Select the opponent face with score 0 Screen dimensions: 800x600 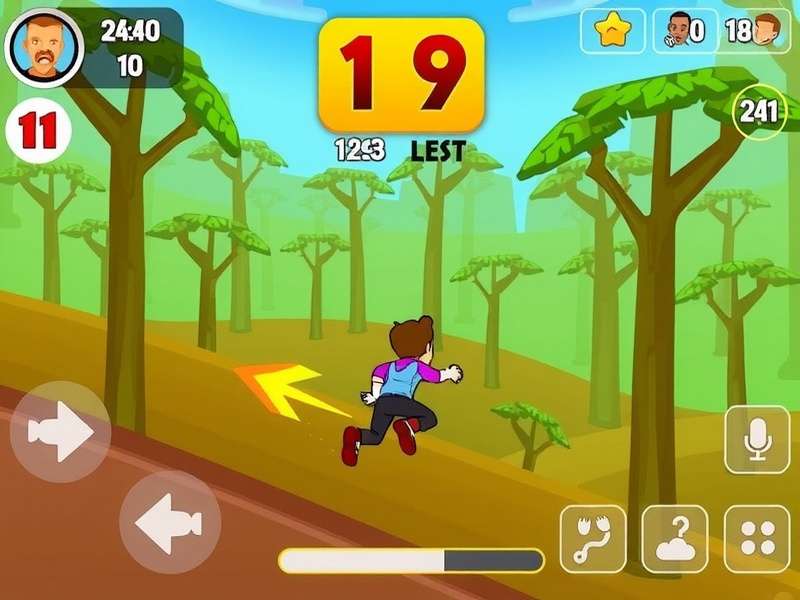point(678,31)
